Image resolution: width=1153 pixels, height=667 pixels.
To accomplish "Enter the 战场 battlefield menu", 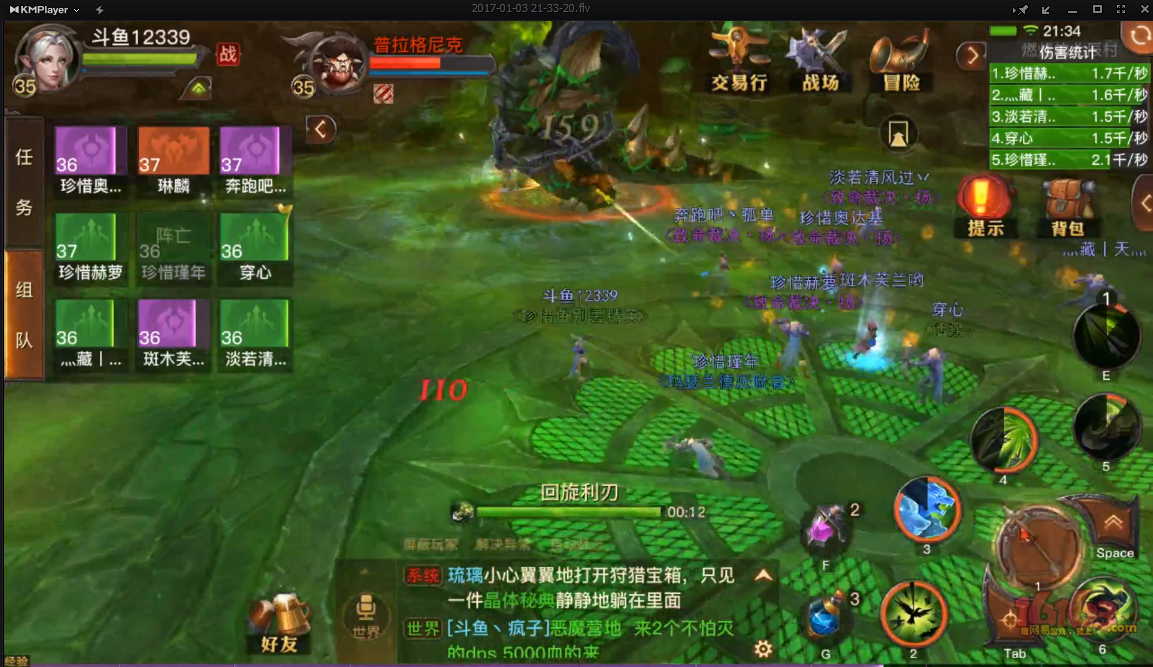I will click(x=819, y=61).
